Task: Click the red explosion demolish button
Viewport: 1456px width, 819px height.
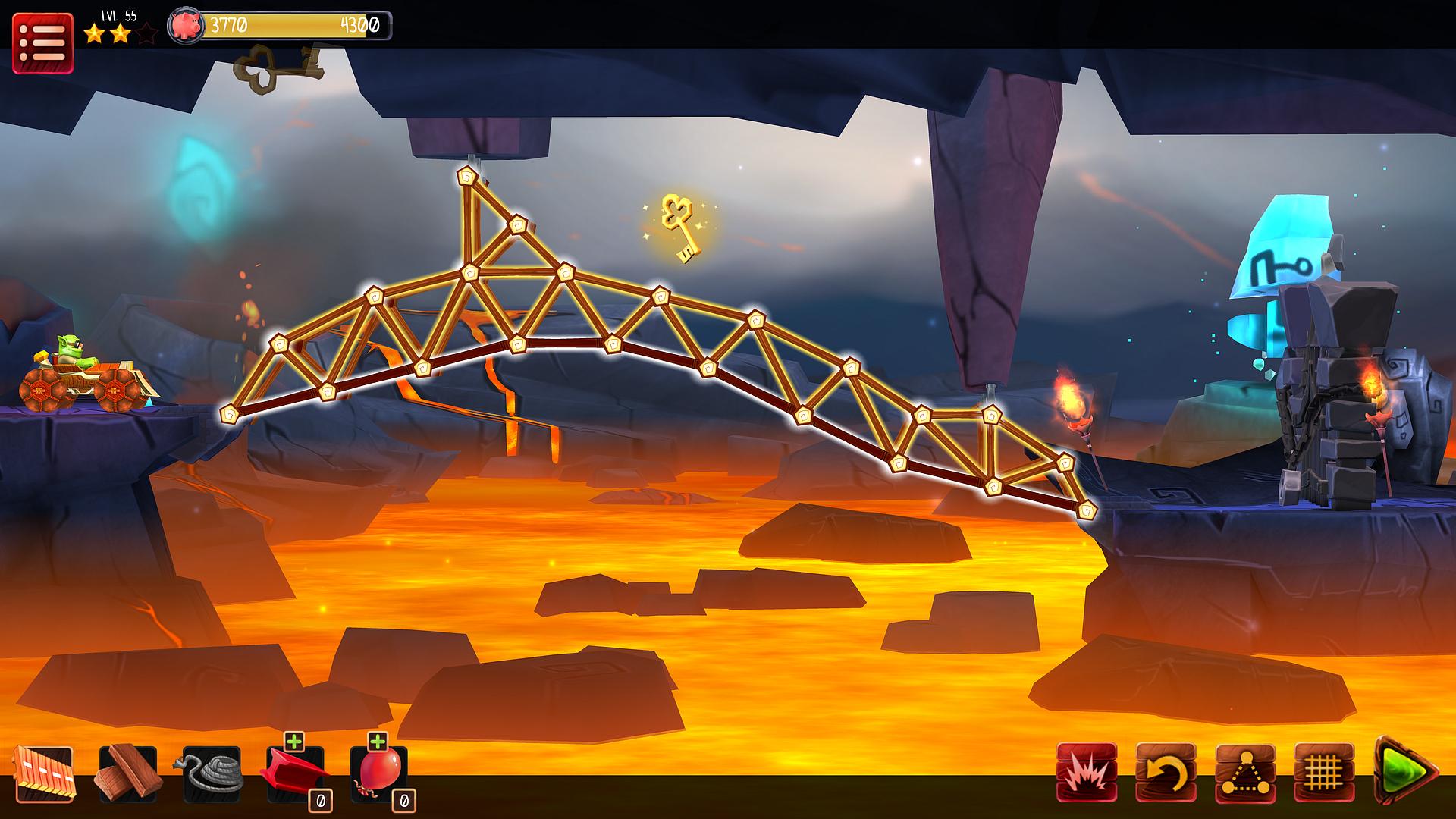Action: pos(1086,772)
